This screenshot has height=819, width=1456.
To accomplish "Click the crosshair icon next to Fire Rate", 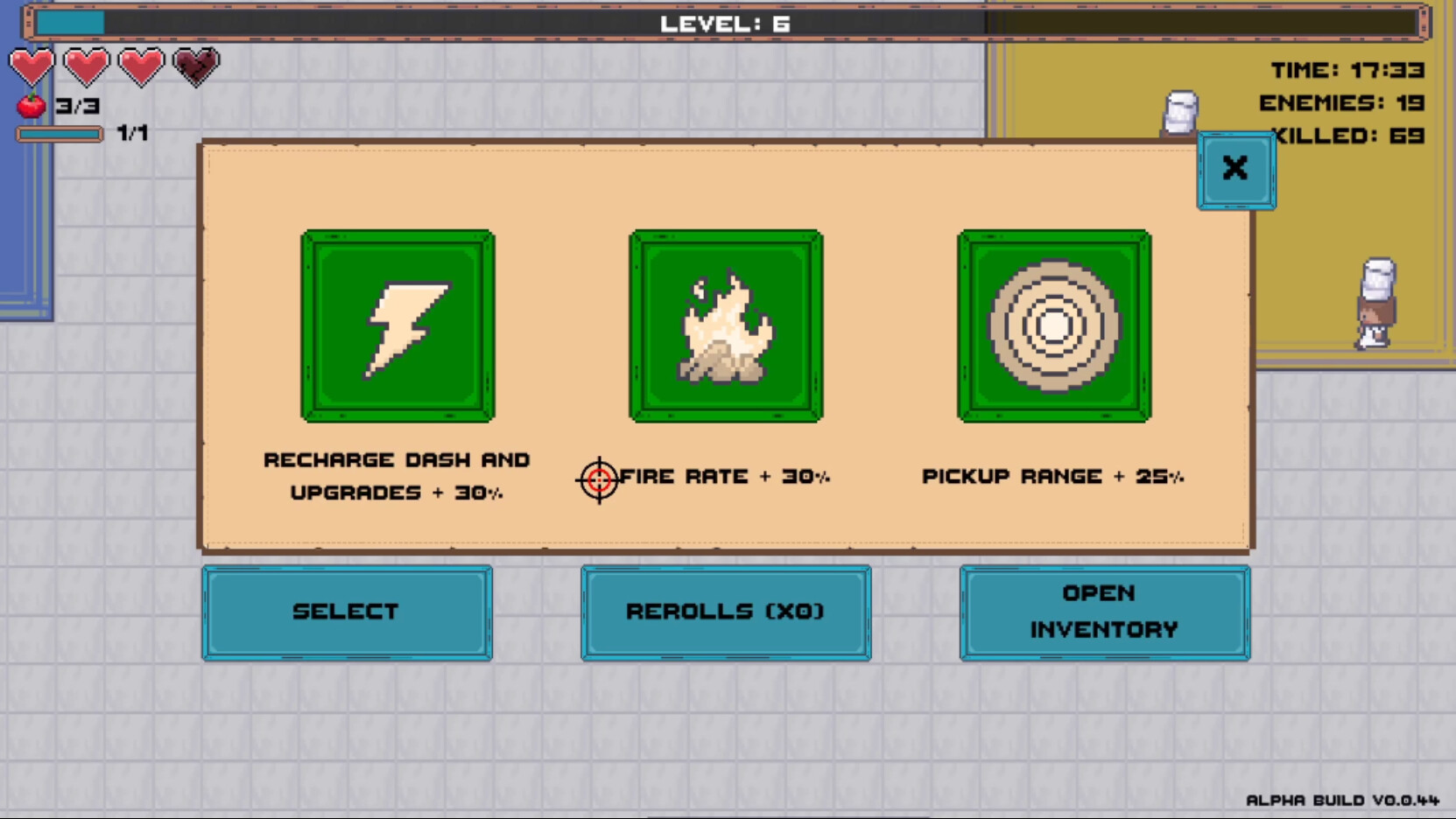I will tap(599, 478).
